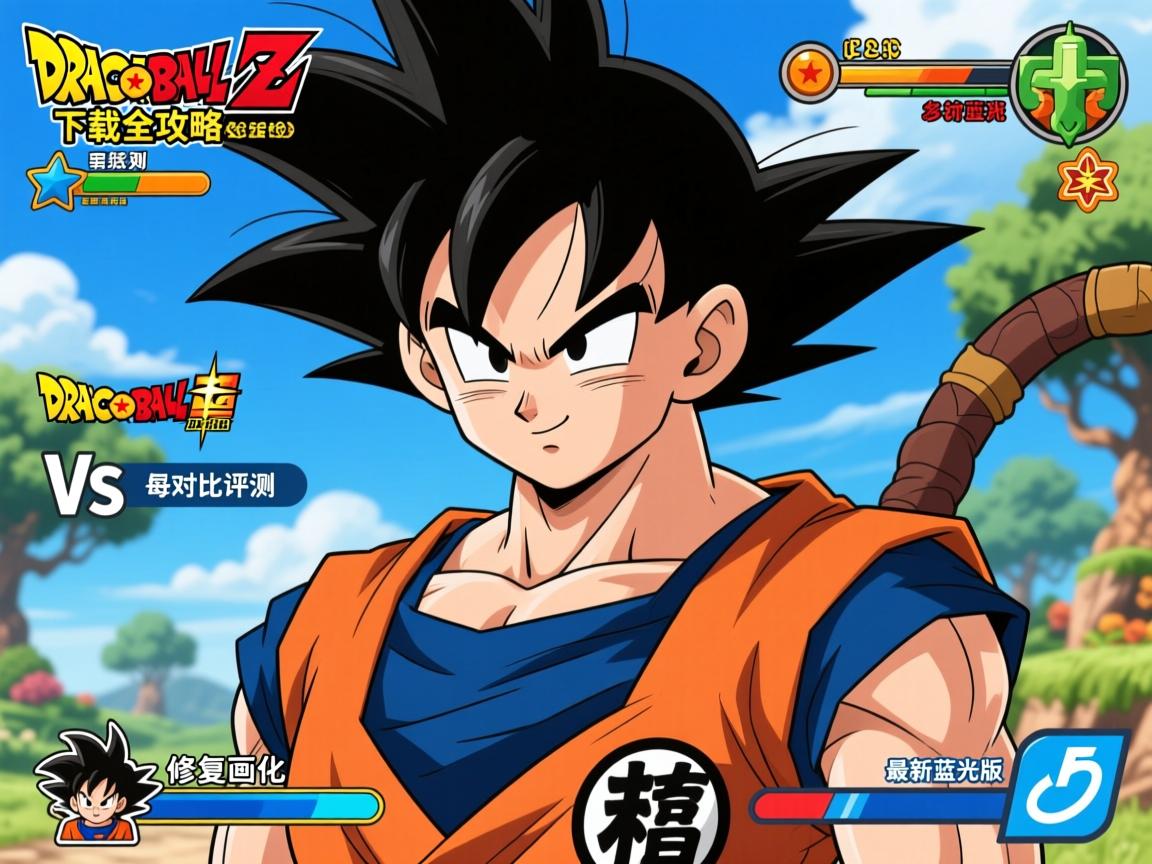Click the blue number 5 badge

1068,786
